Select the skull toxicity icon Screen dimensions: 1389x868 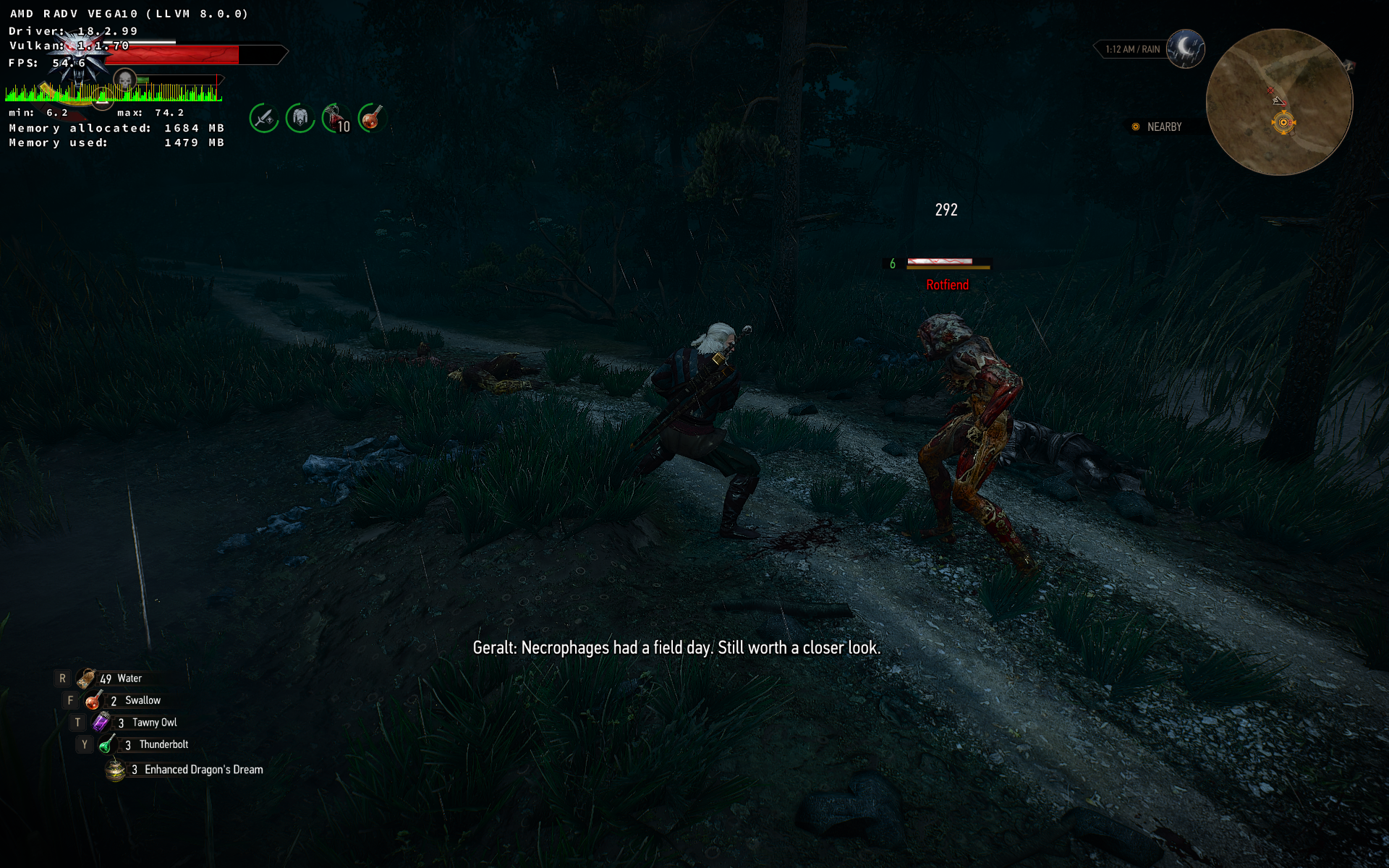coord(125,78)
